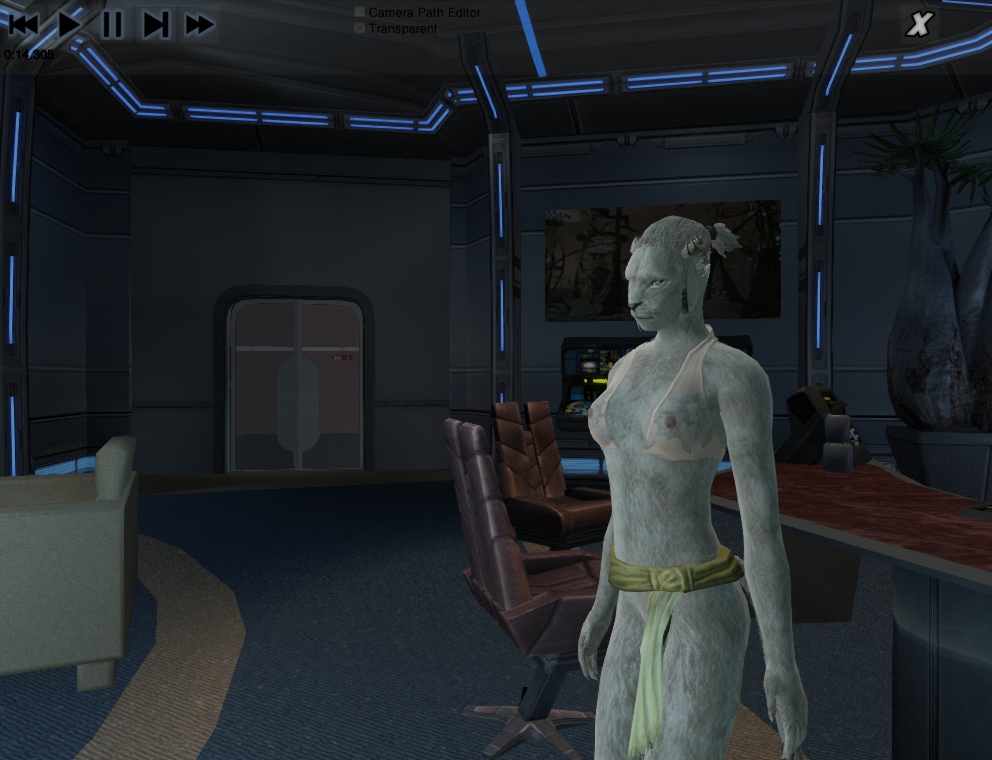Screen dimensions: 992x760
Task: Start playback with the play button
Action: [x=69, y=24]
